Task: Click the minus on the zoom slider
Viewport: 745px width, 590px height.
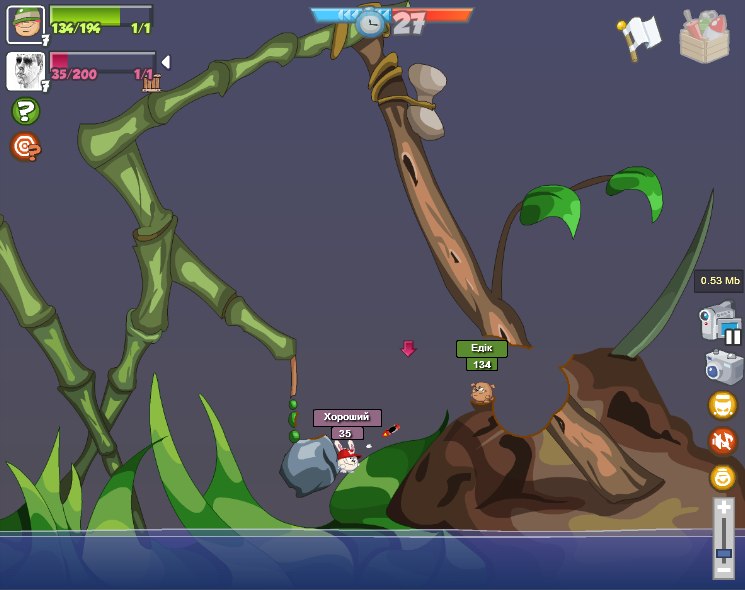Action: pos(723,571)
